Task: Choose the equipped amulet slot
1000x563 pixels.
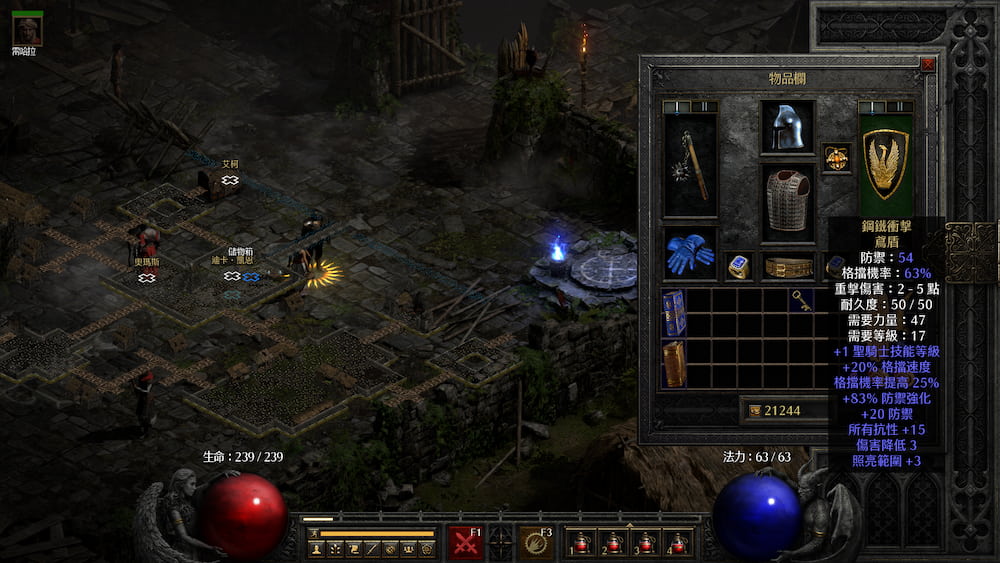Action: tap(836, 158)
